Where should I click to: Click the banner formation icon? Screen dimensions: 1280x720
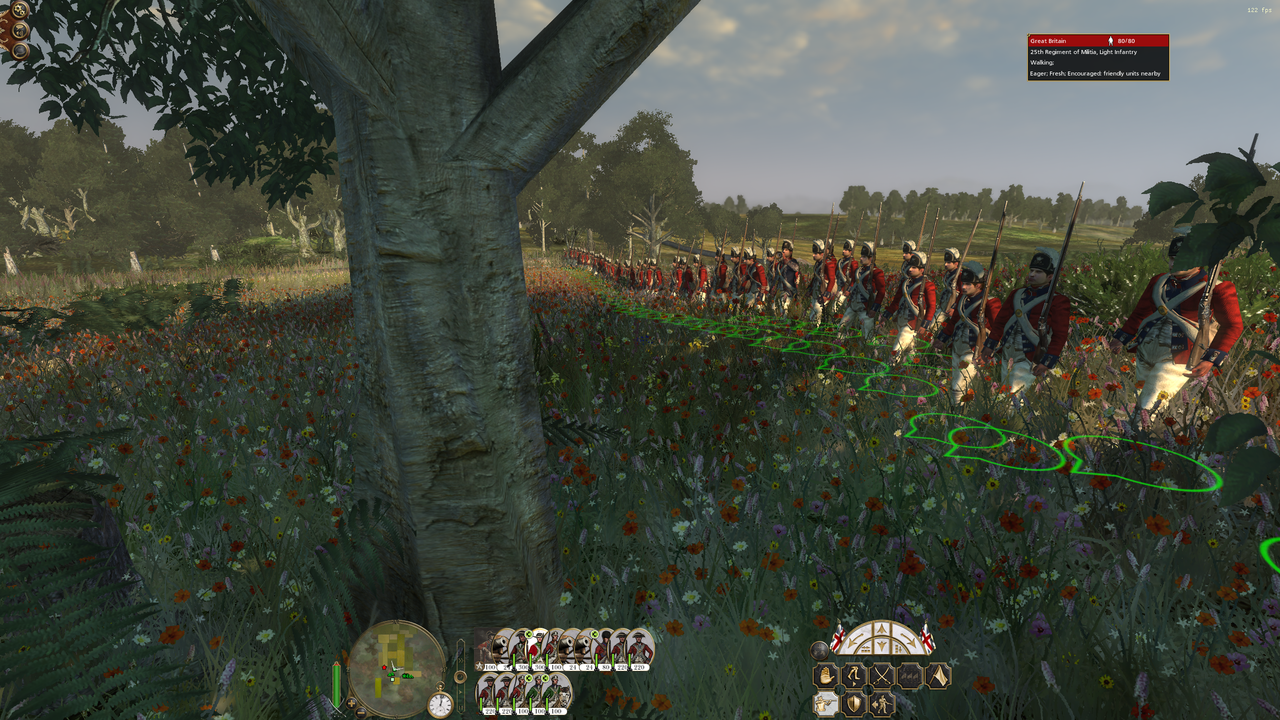pos(937,676)
